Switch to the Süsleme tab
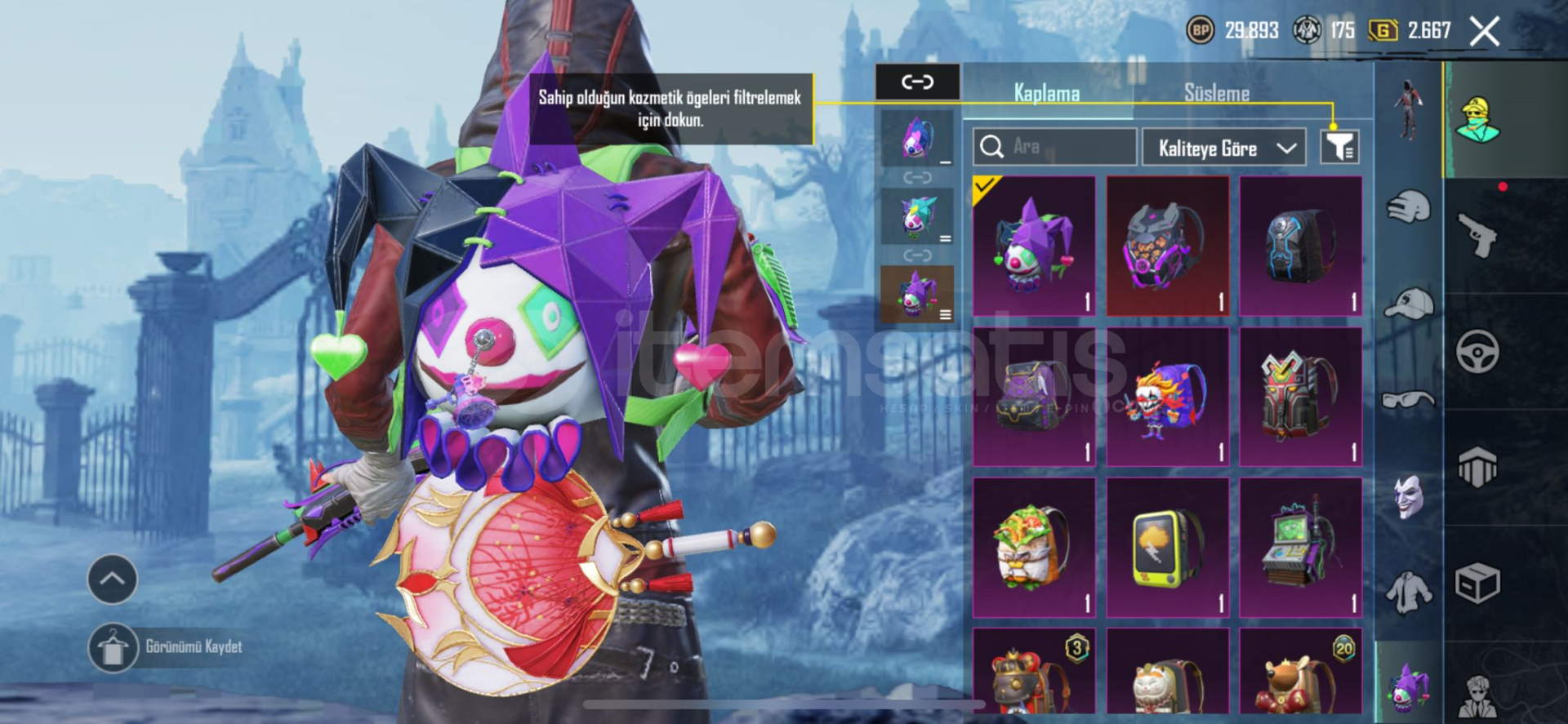 click(1216, 93)
